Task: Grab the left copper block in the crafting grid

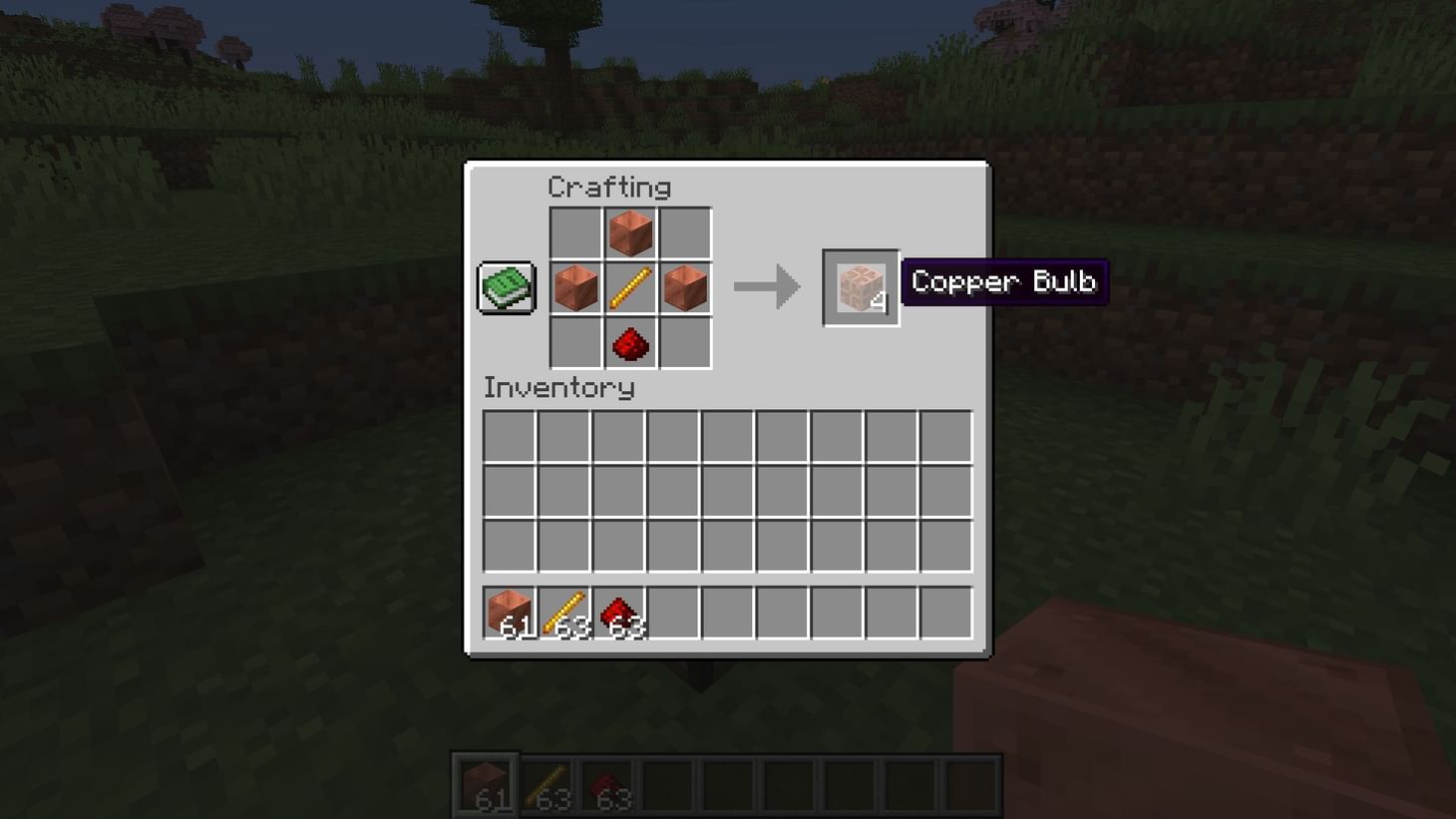Action: coord(575,288)
